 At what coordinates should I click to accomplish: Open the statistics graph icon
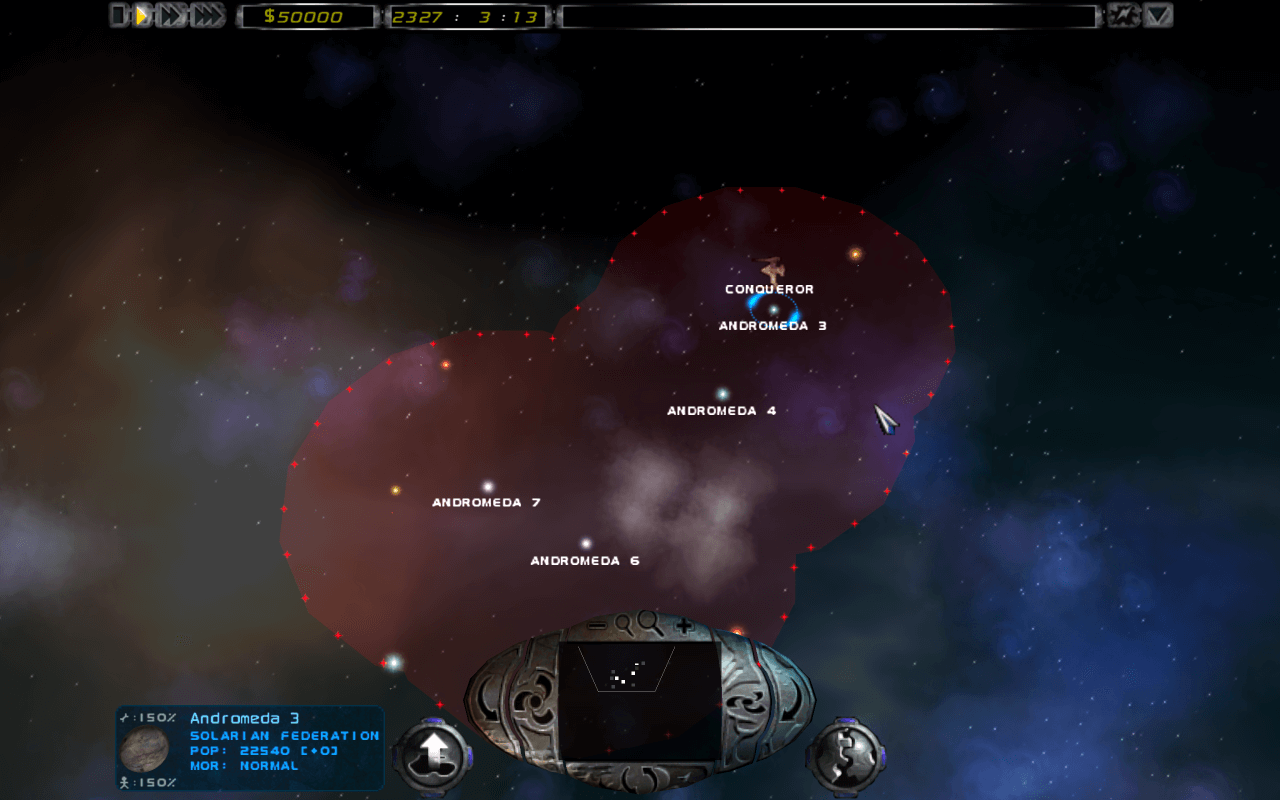pos(1123,15)
